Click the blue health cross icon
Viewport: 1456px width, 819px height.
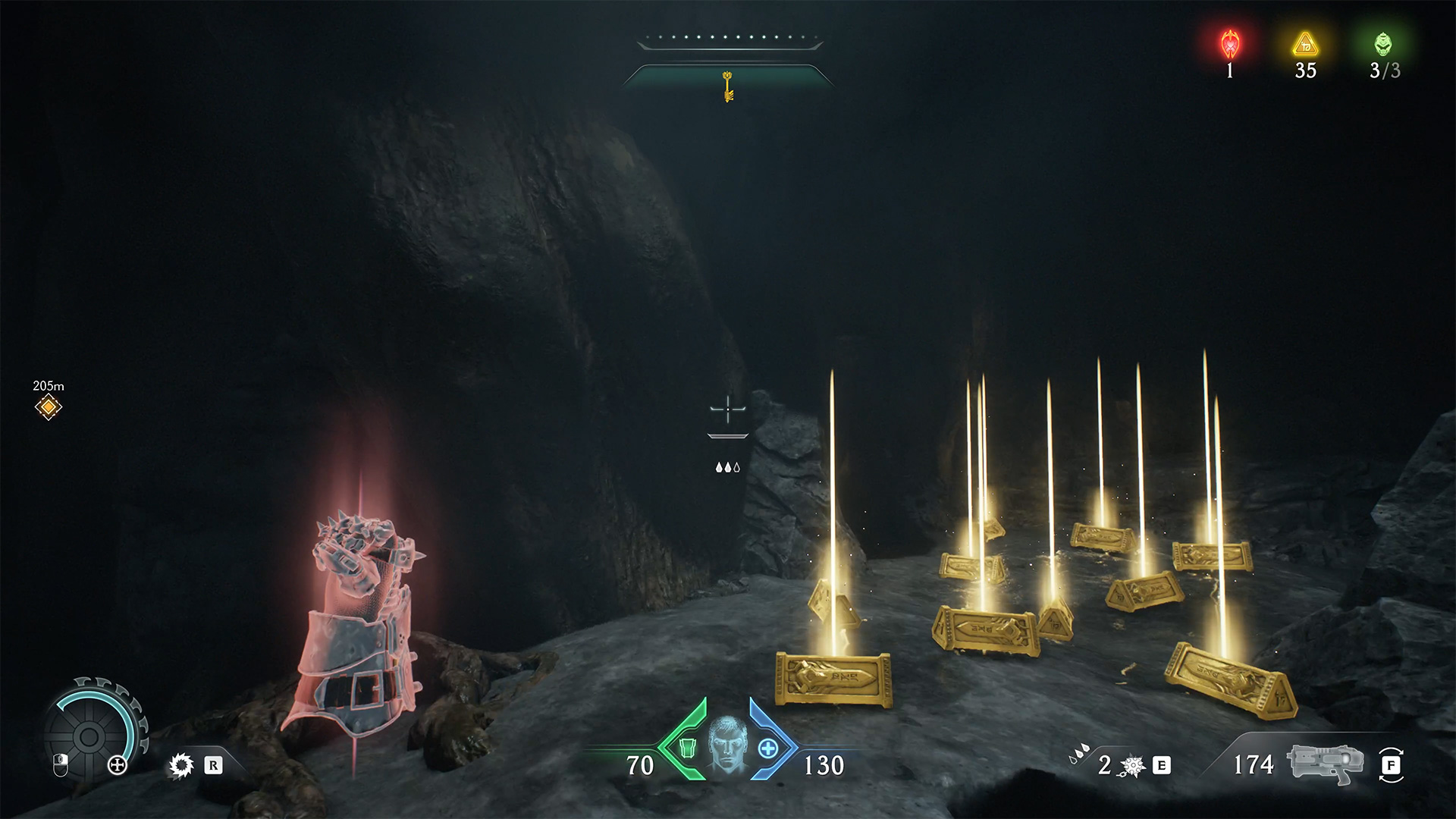point(768,749)
